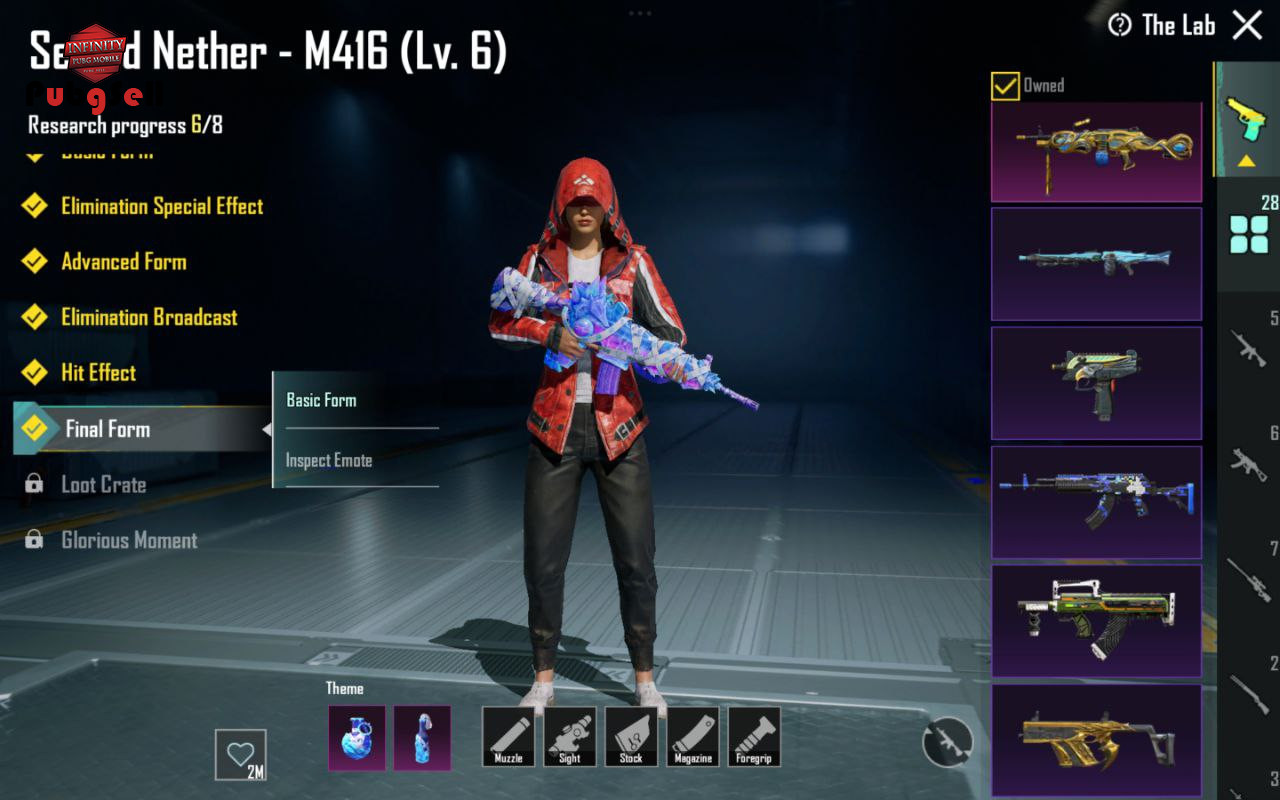Image resolution: width=1280 pixels, height=800 pixels.
Task: Select the Foregrip attachment slot
Action: 754,737
